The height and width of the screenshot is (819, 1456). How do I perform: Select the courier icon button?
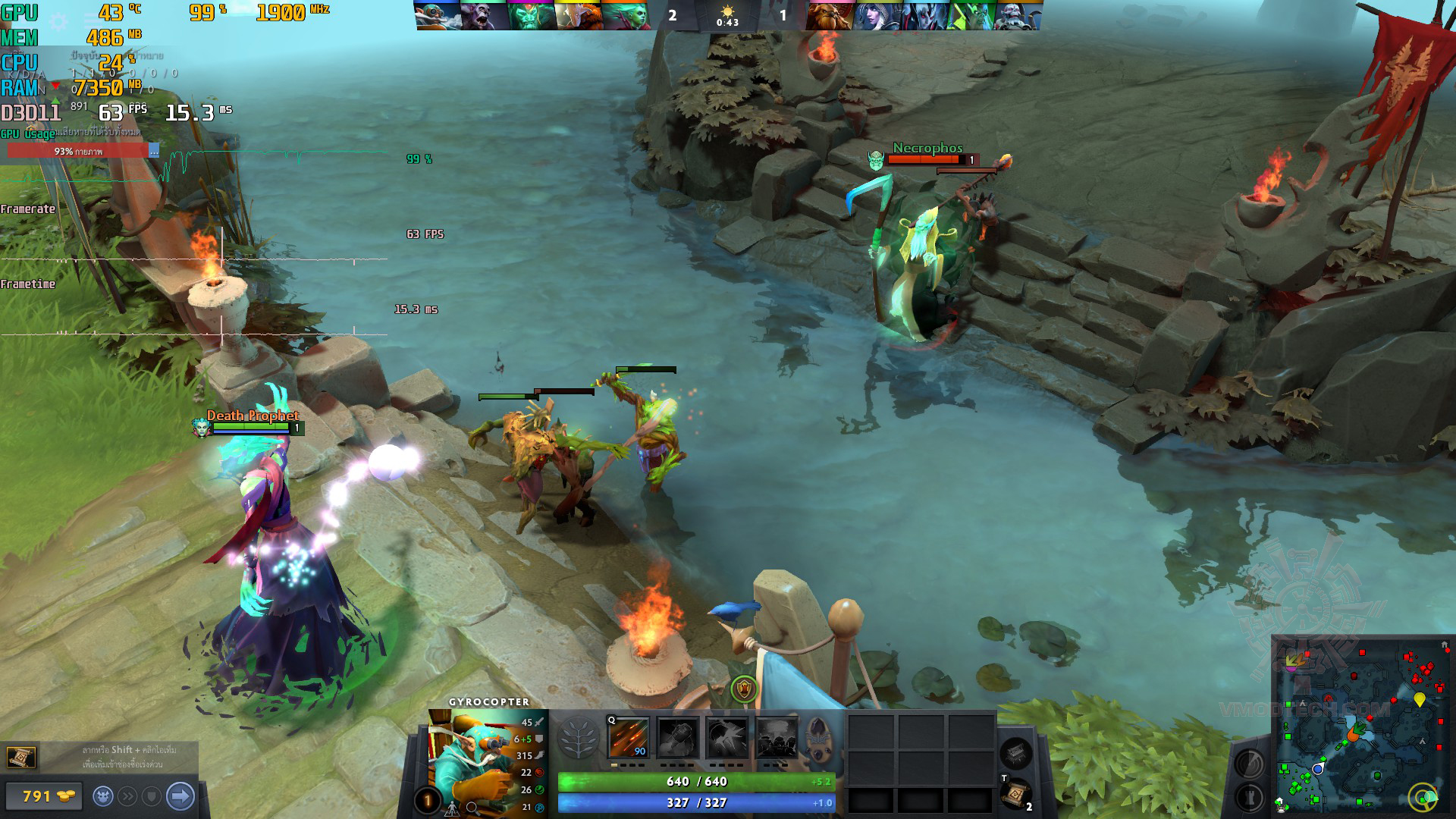104,796
